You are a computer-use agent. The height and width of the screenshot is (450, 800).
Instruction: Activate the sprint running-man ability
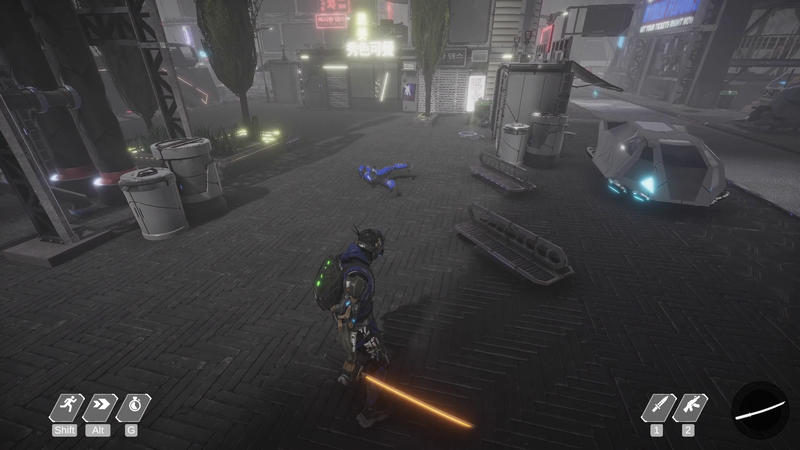tap(66, 408)
